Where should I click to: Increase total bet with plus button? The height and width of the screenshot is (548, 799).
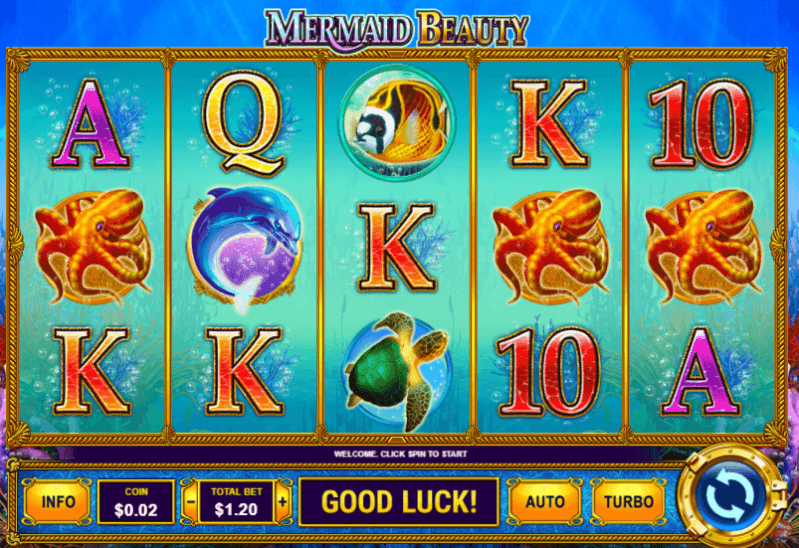[283, 501]
